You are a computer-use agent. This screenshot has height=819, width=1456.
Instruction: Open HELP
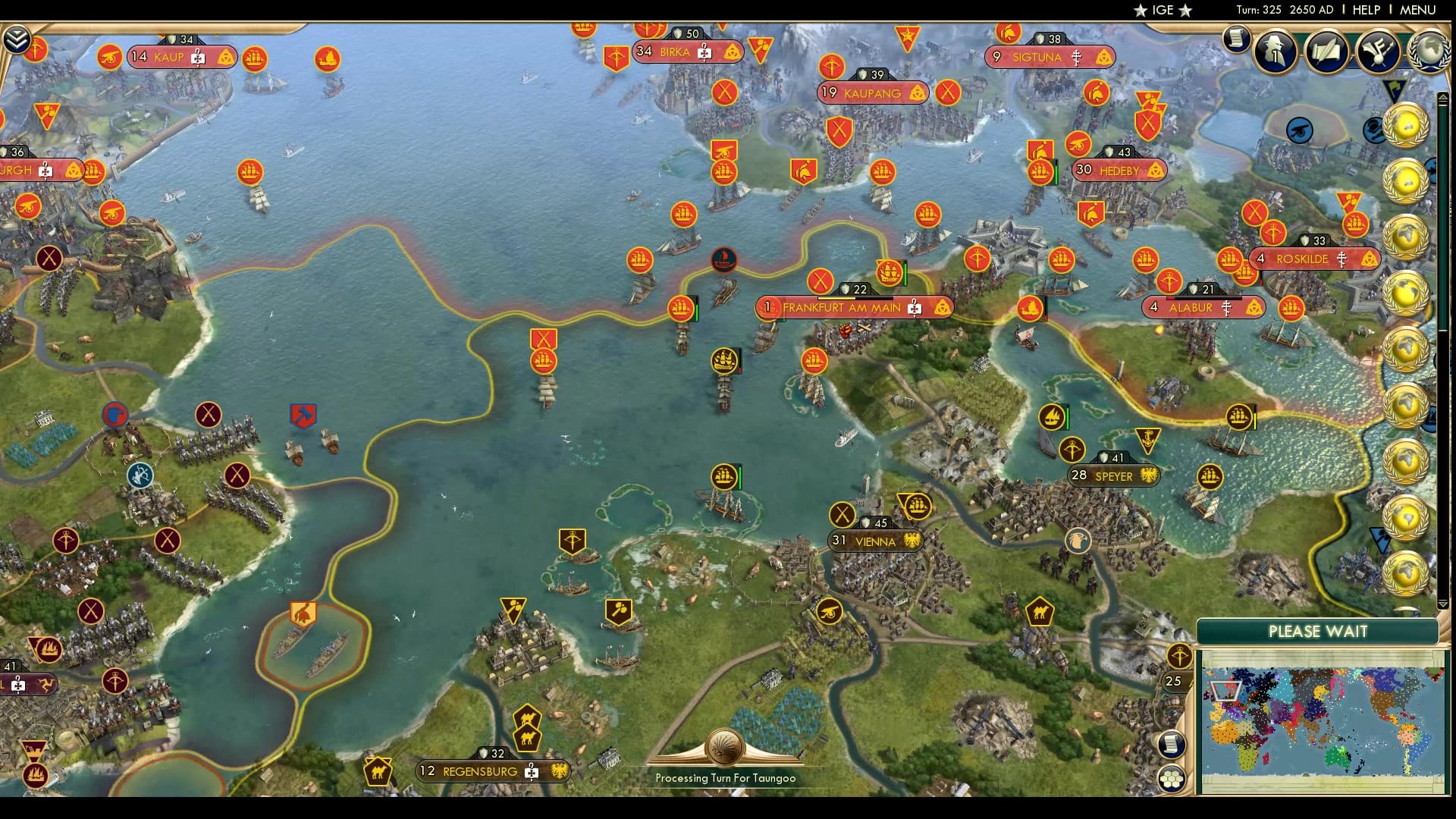1365,10
